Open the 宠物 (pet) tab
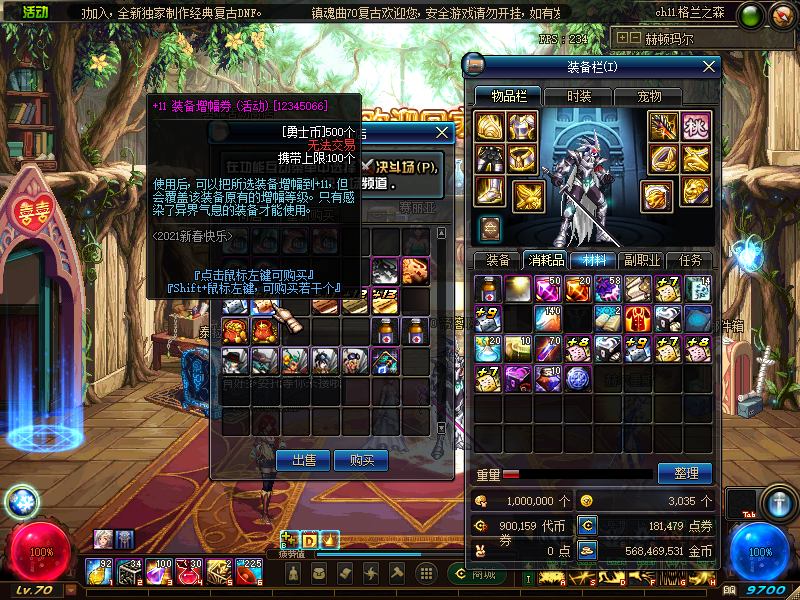This screenshot has height=600, width=800. 649,96
